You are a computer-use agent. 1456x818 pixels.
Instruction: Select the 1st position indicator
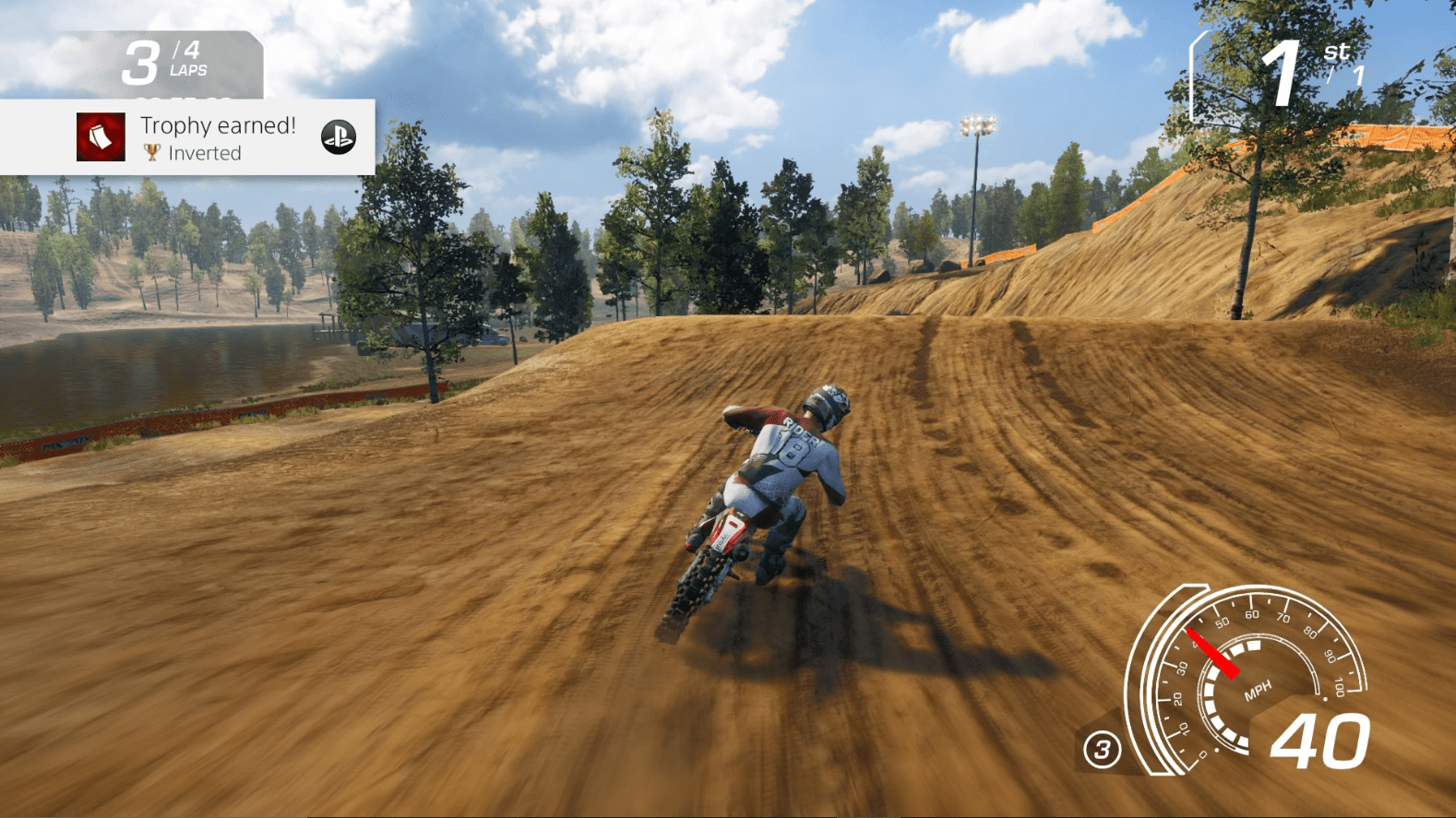[1284, 72]
